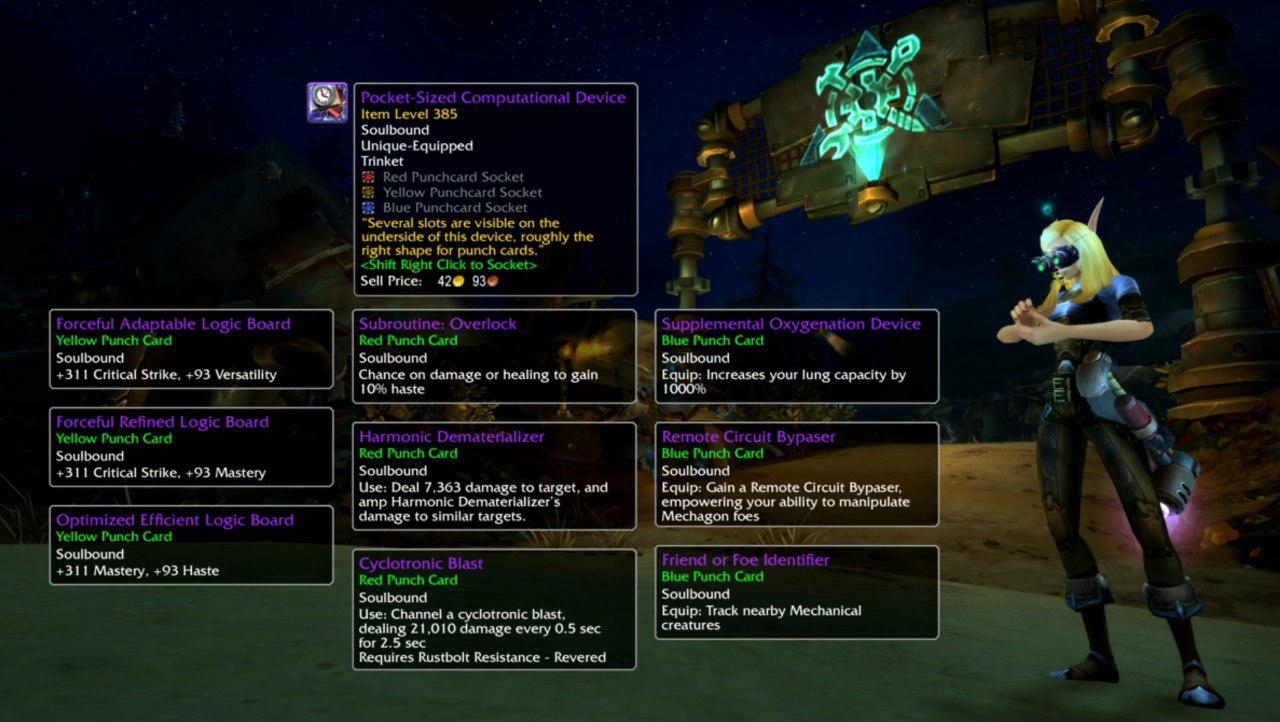Select the Harmonic Dematerializer punch card
The image size is (1280, 722).
[494, 476]
